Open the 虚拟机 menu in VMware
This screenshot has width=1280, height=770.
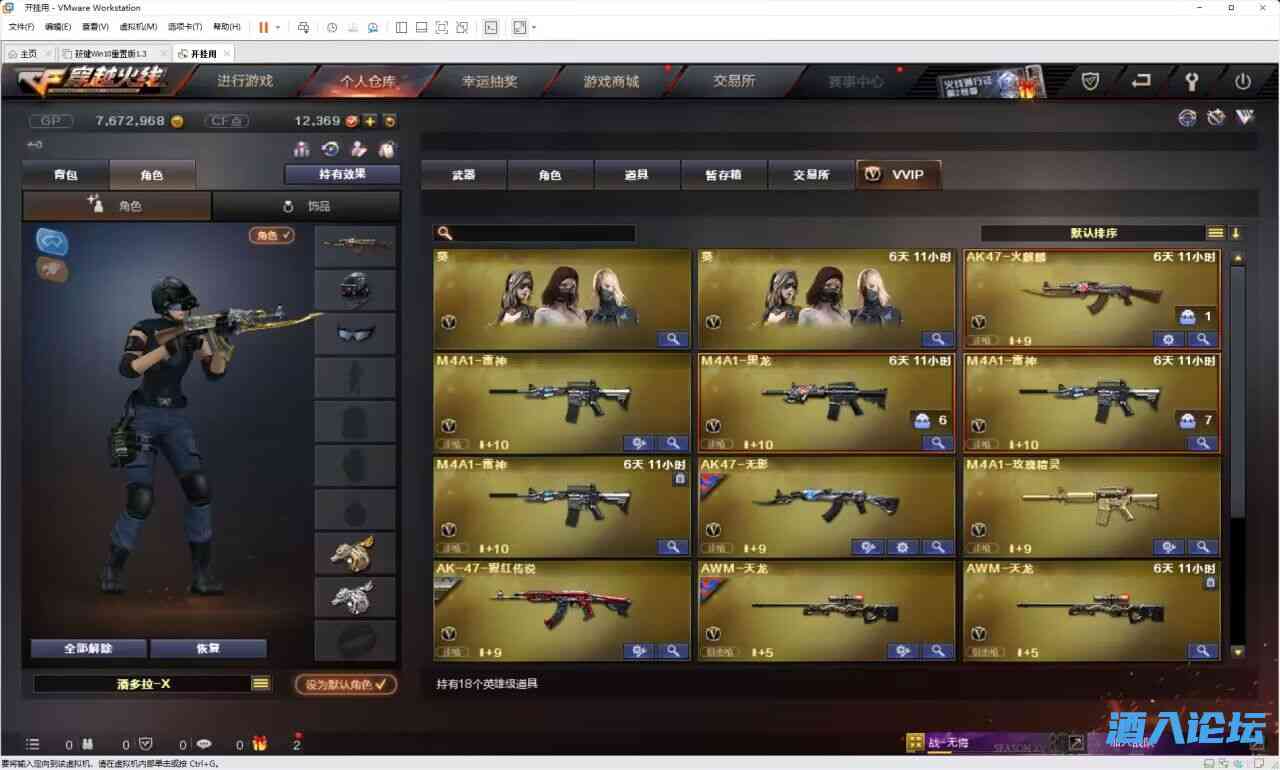point(139,26)
